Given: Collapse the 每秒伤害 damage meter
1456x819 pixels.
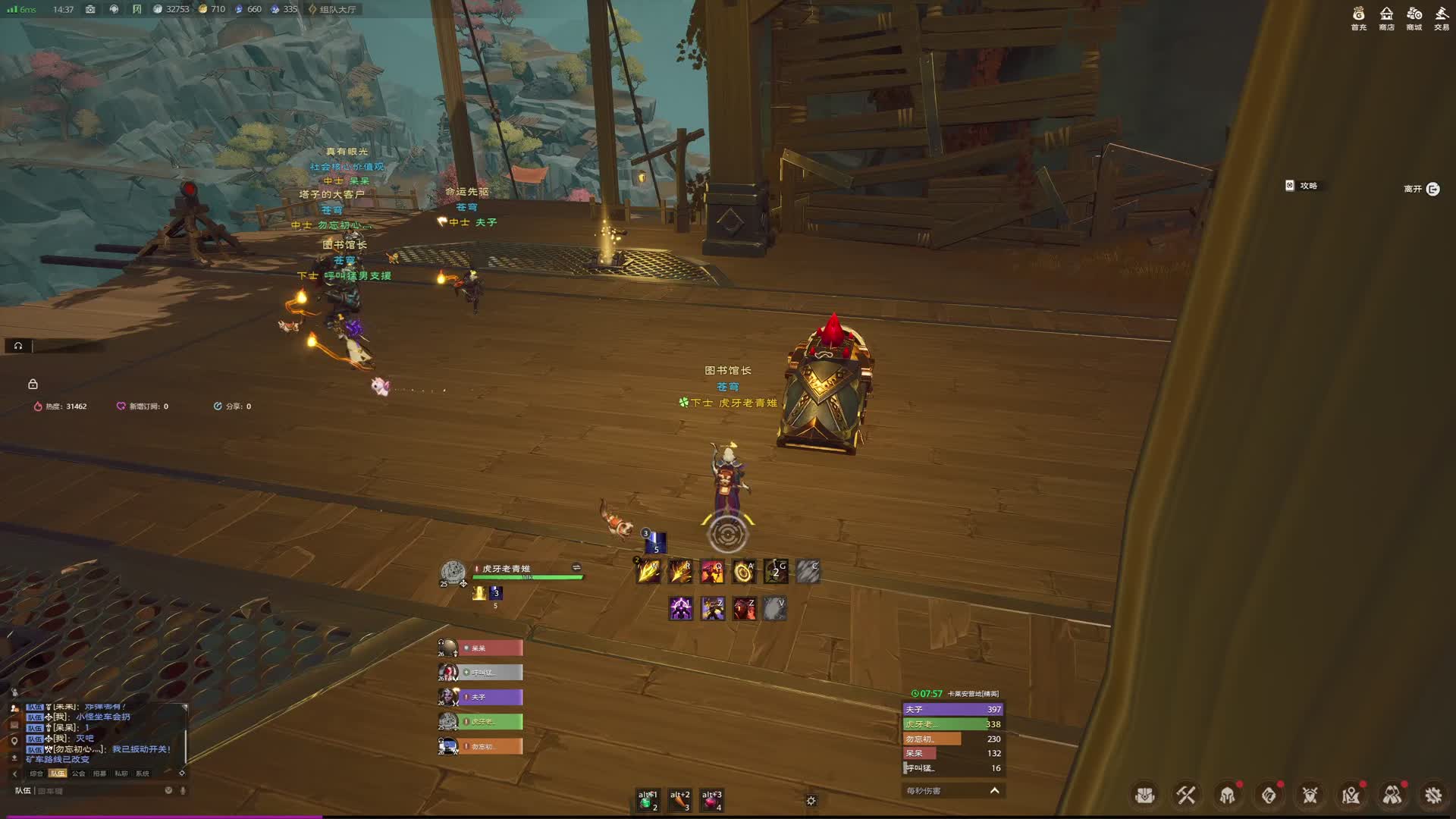Looking at the screenshot, I should (x=994, y=790).
